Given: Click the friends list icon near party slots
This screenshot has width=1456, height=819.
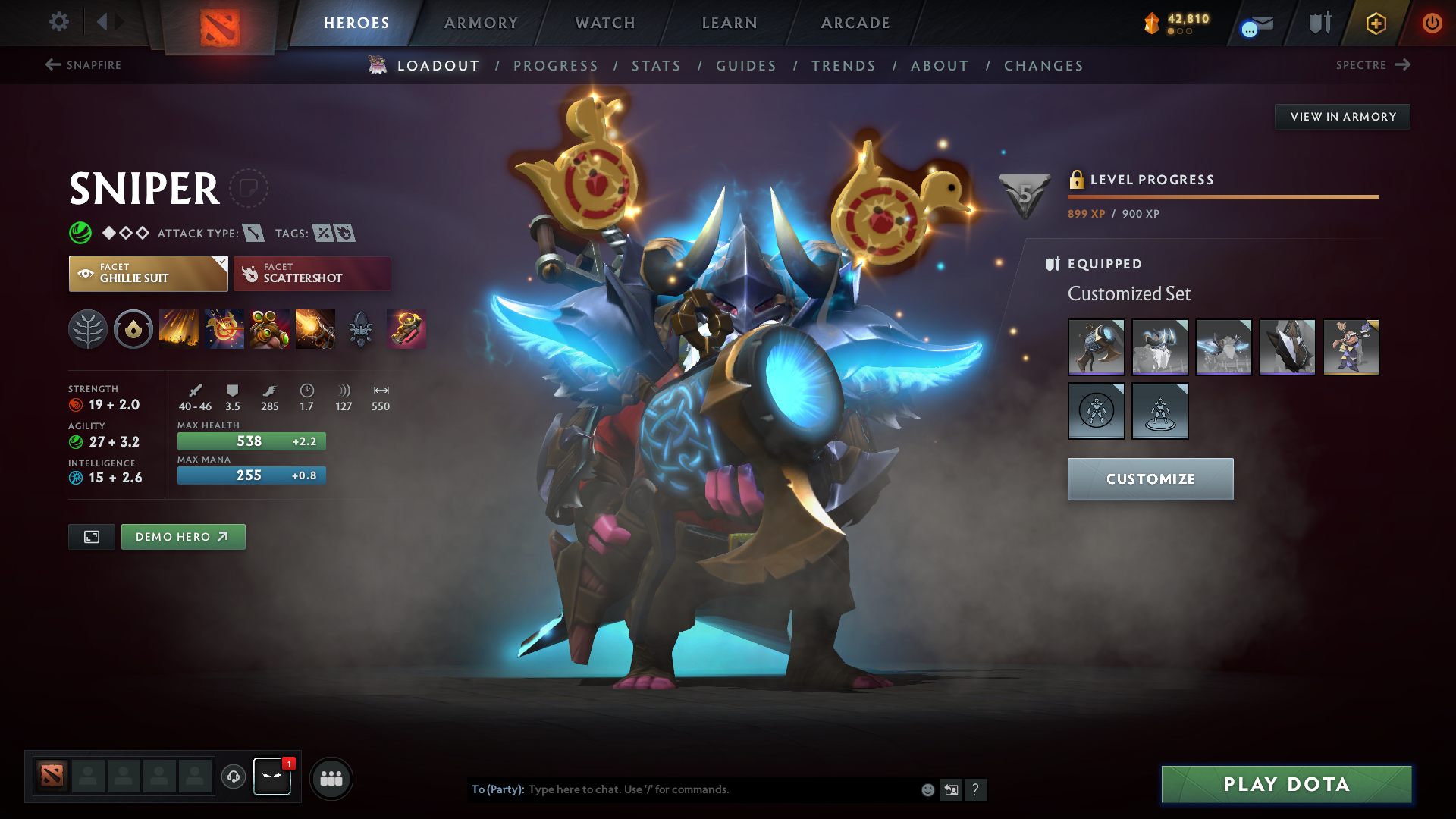Looking at the screenshot, I should pos(331,777).
